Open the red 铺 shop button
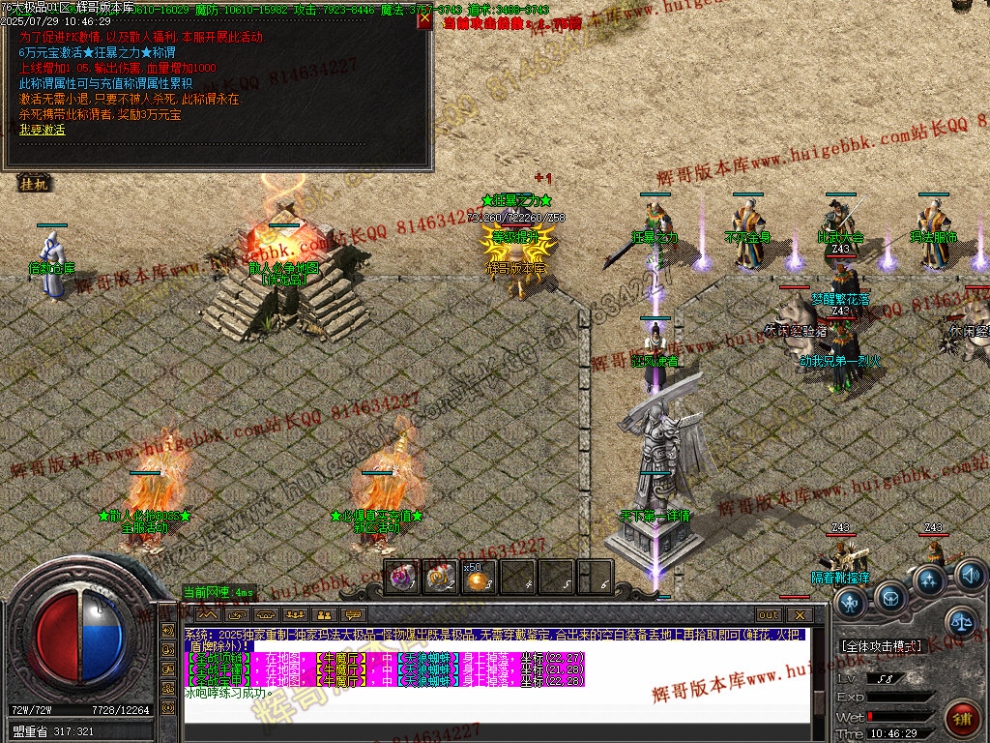Image resolution: width=990 pixels, height=743 pixels. point(962,716)
